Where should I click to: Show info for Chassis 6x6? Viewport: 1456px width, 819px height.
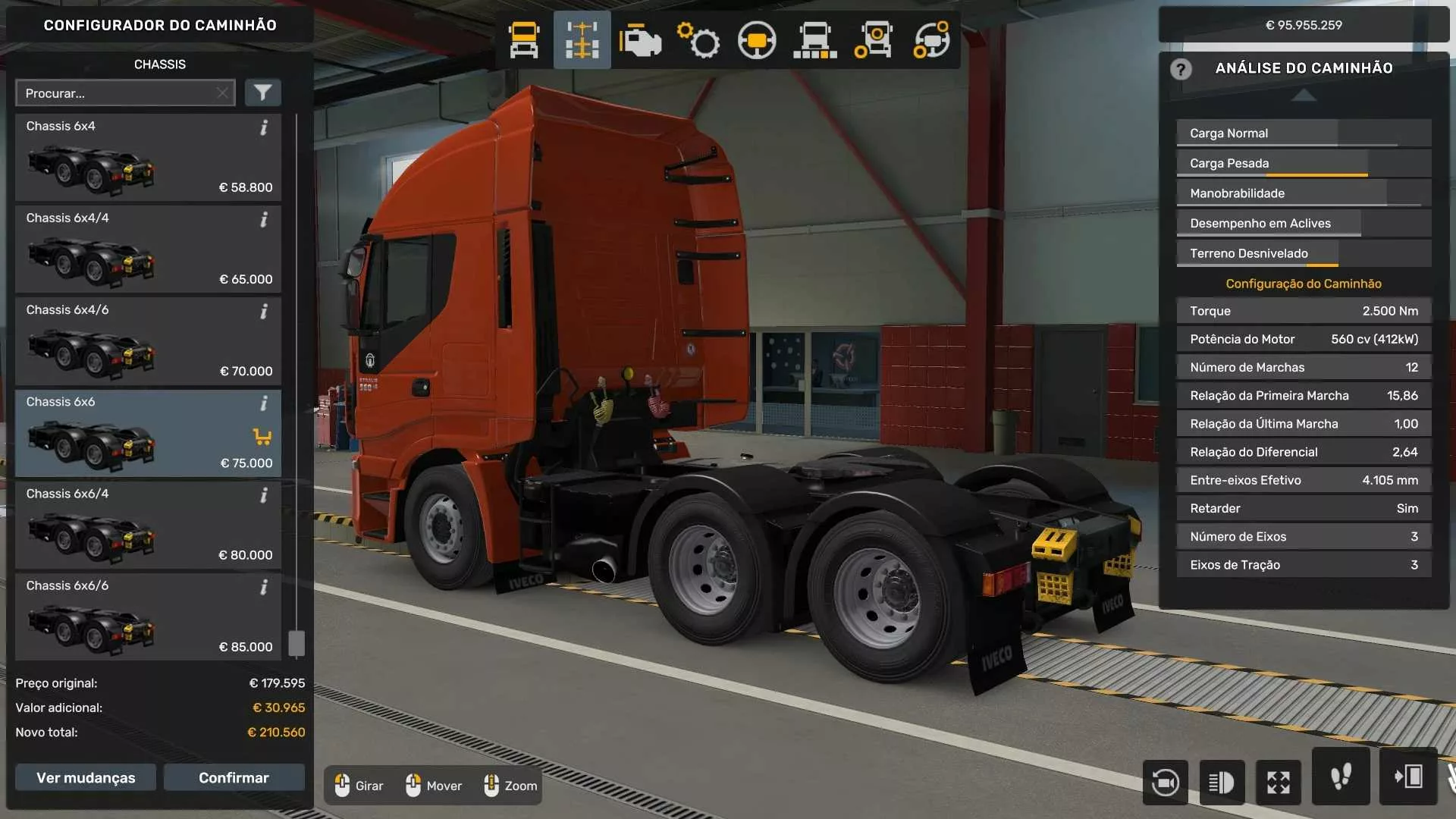coord(264,403)
